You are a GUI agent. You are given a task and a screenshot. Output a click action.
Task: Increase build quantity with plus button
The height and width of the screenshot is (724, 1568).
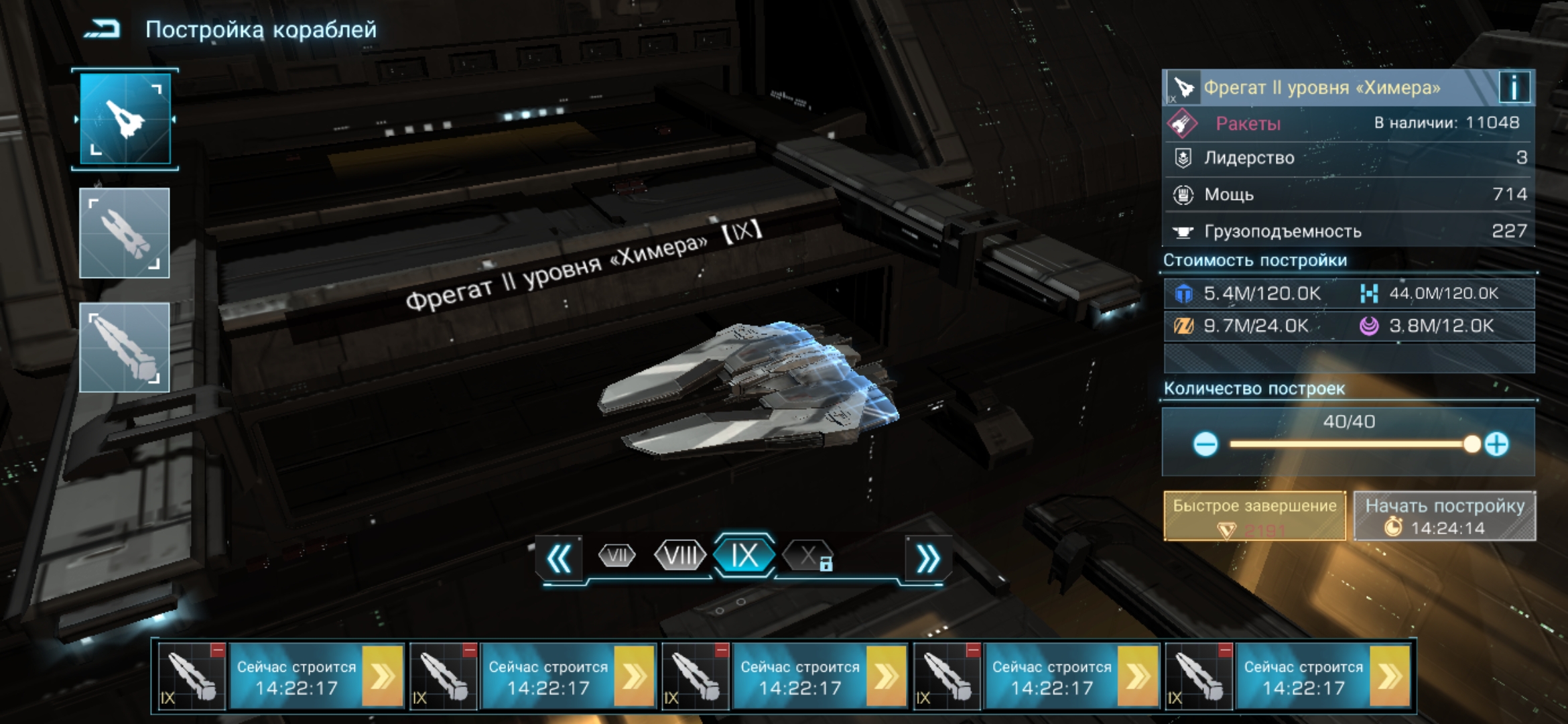[x=1496, y=444]
